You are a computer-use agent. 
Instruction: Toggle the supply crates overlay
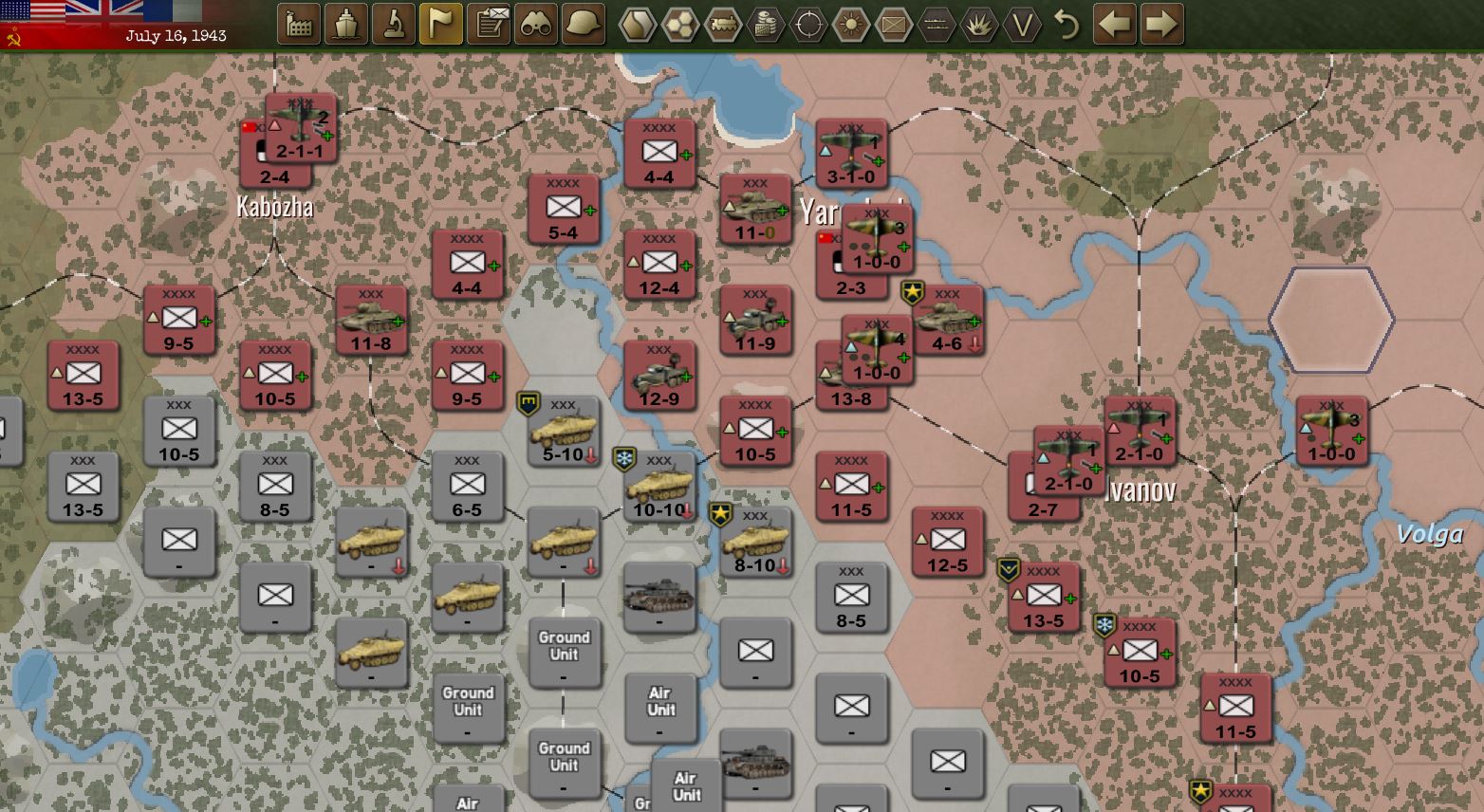(x=766, y=25)
